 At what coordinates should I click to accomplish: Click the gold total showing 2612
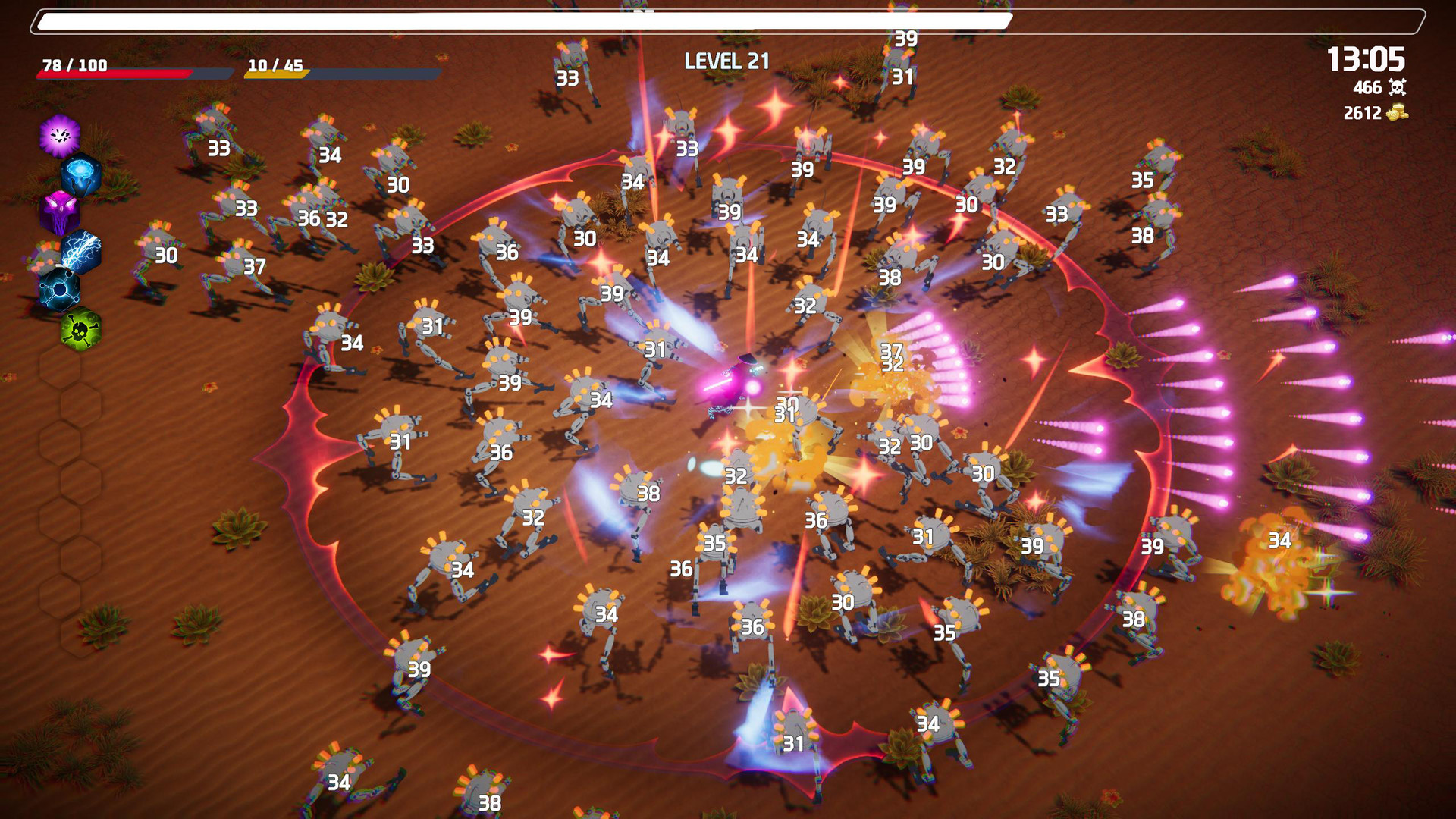click(1362, 113)
